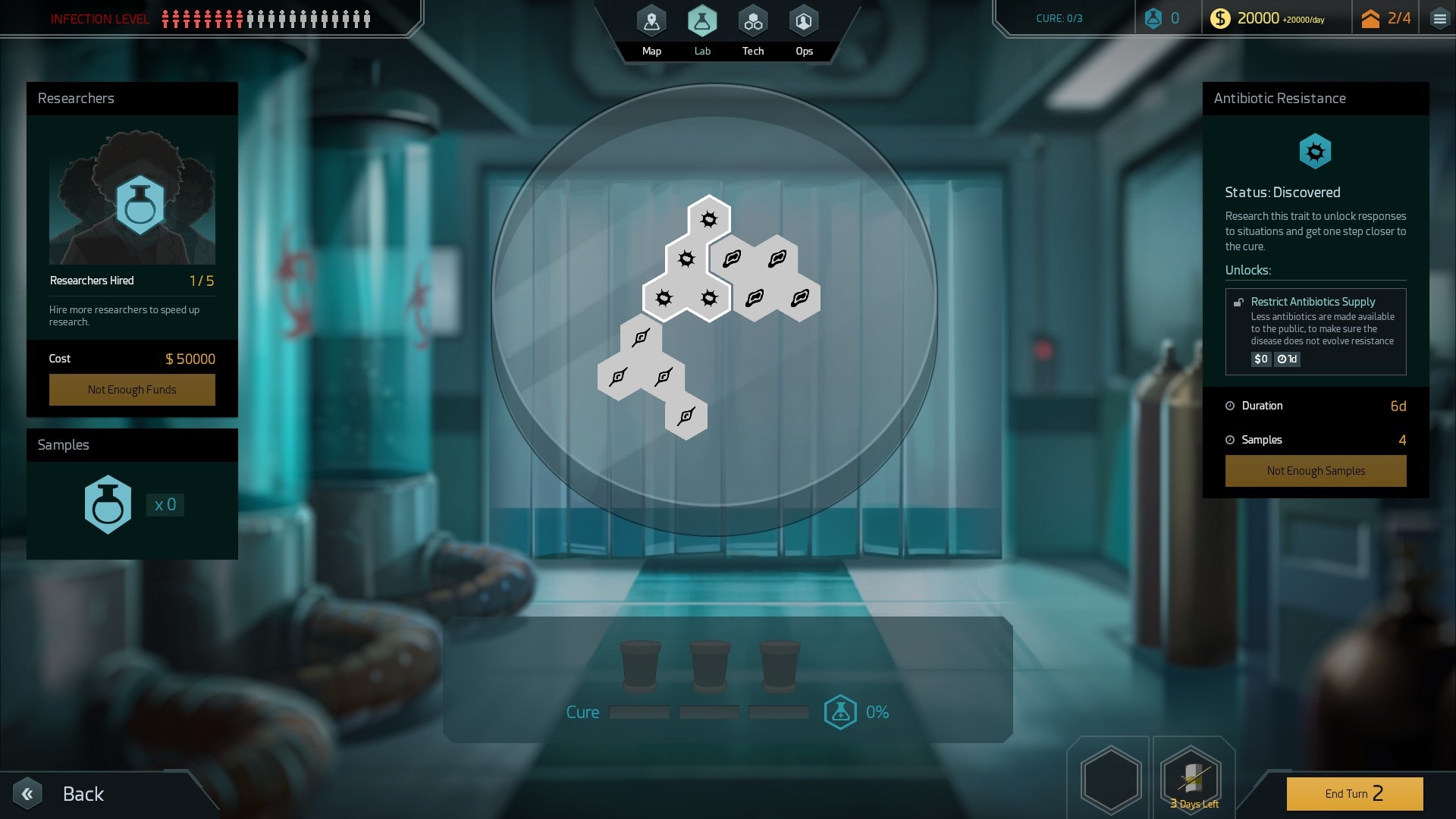Click the Cure progress bar
Screen dimensions: 1456x819
point(709,712)
